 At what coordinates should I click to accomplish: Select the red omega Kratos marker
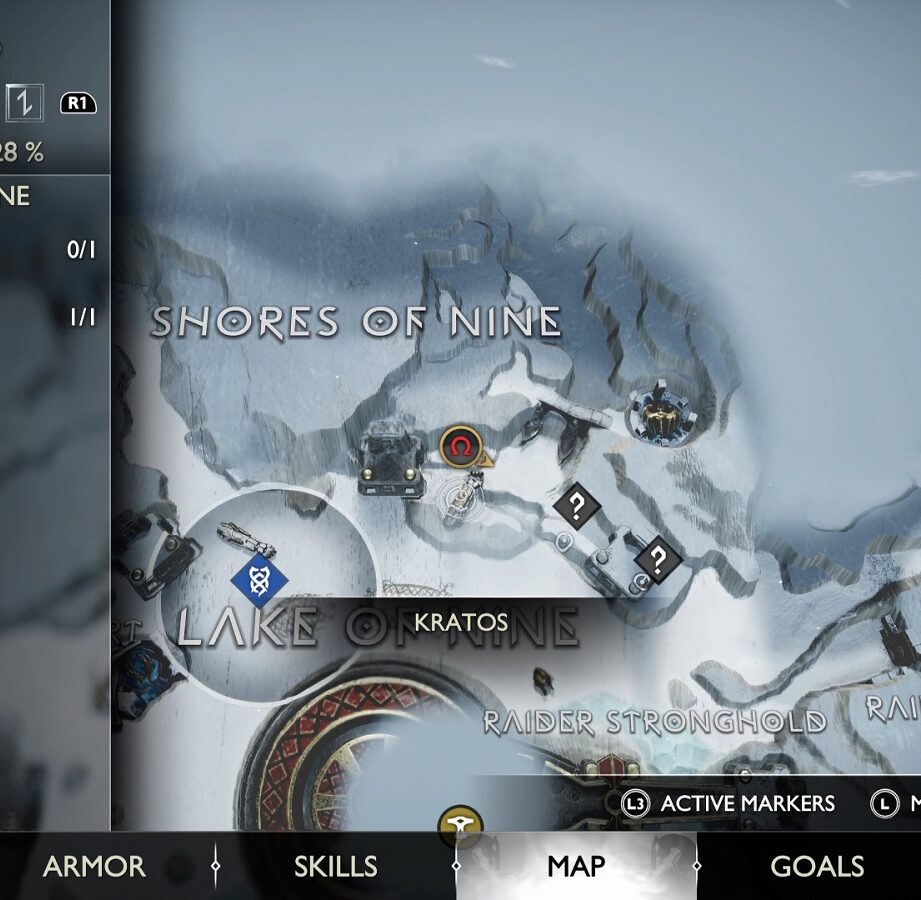click(459, 446)
